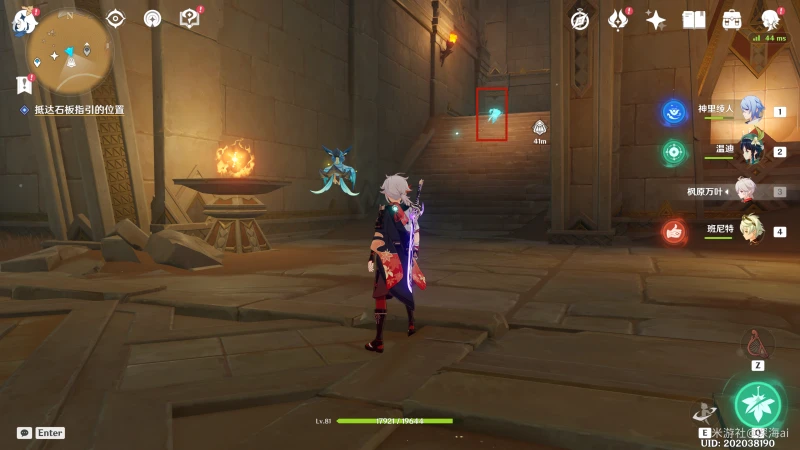This screenshot has height=450, width=800.
Task: Open the Paimon main menu
Action: [x=24, y=18]
